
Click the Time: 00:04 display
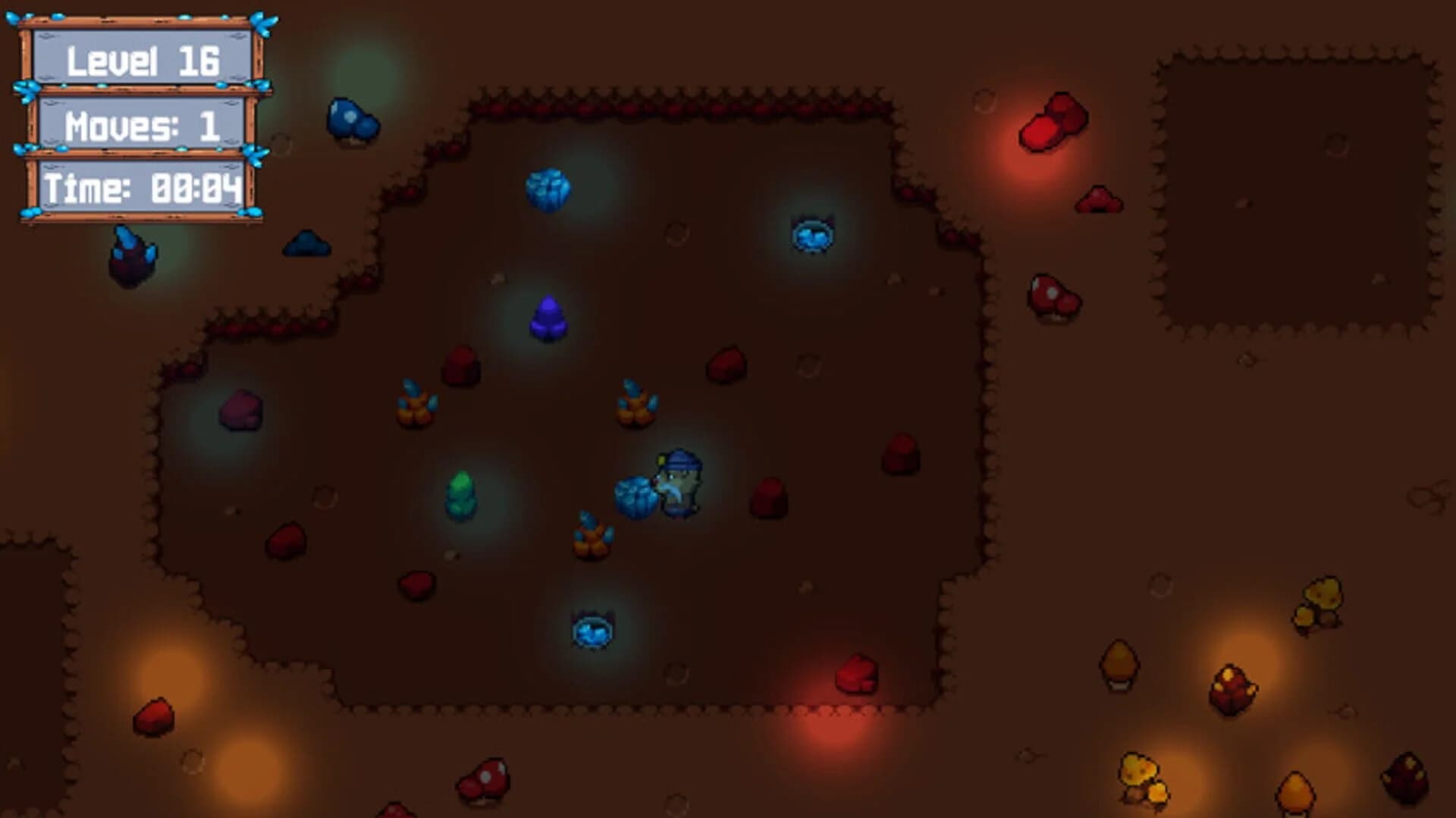click(143, 189)
